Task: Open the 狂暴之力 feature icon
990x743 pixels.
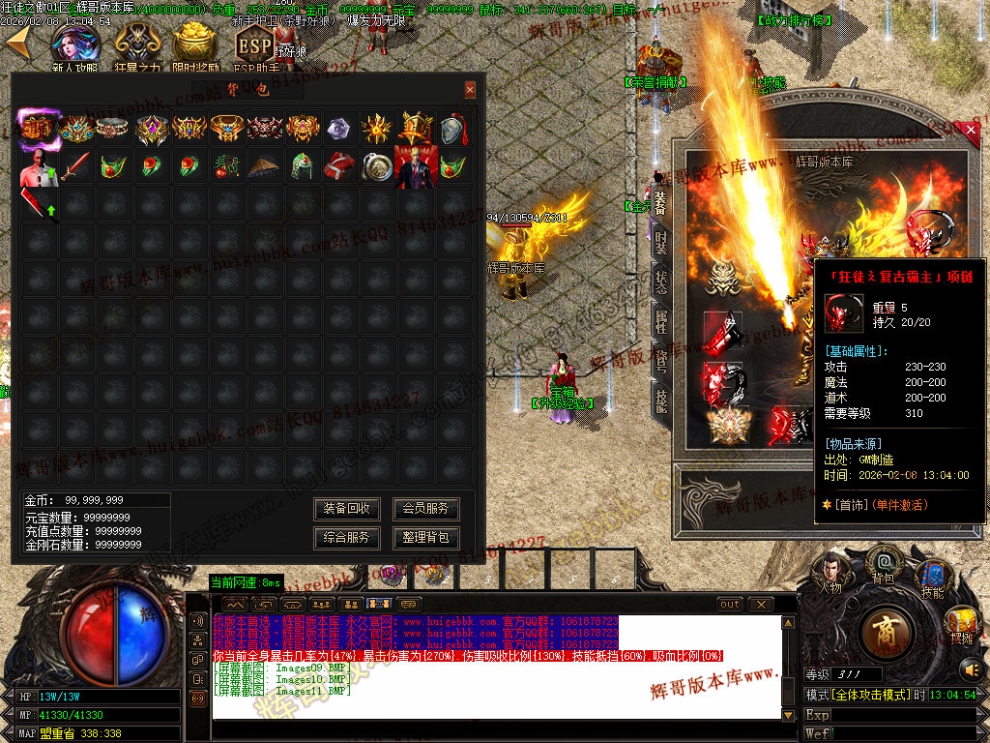Action: coord(136,46)
